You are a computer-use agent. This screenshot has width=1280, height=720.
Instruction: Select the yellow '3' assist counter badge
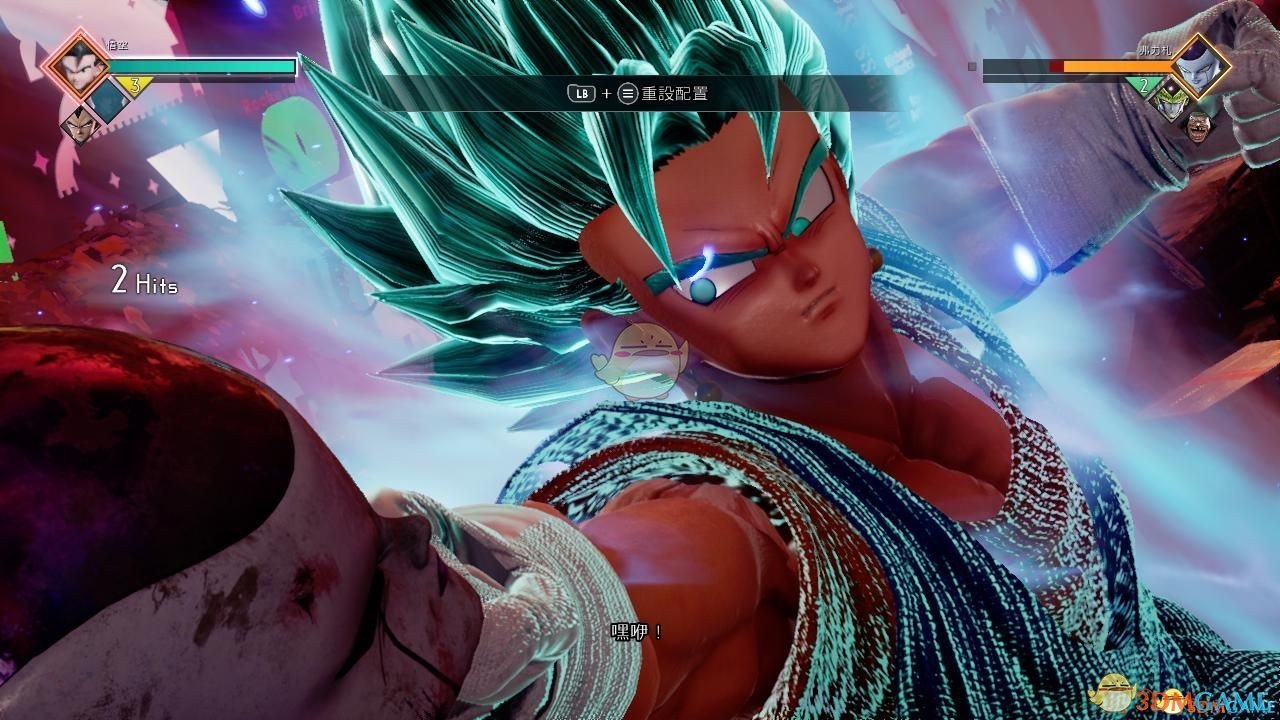135,82
